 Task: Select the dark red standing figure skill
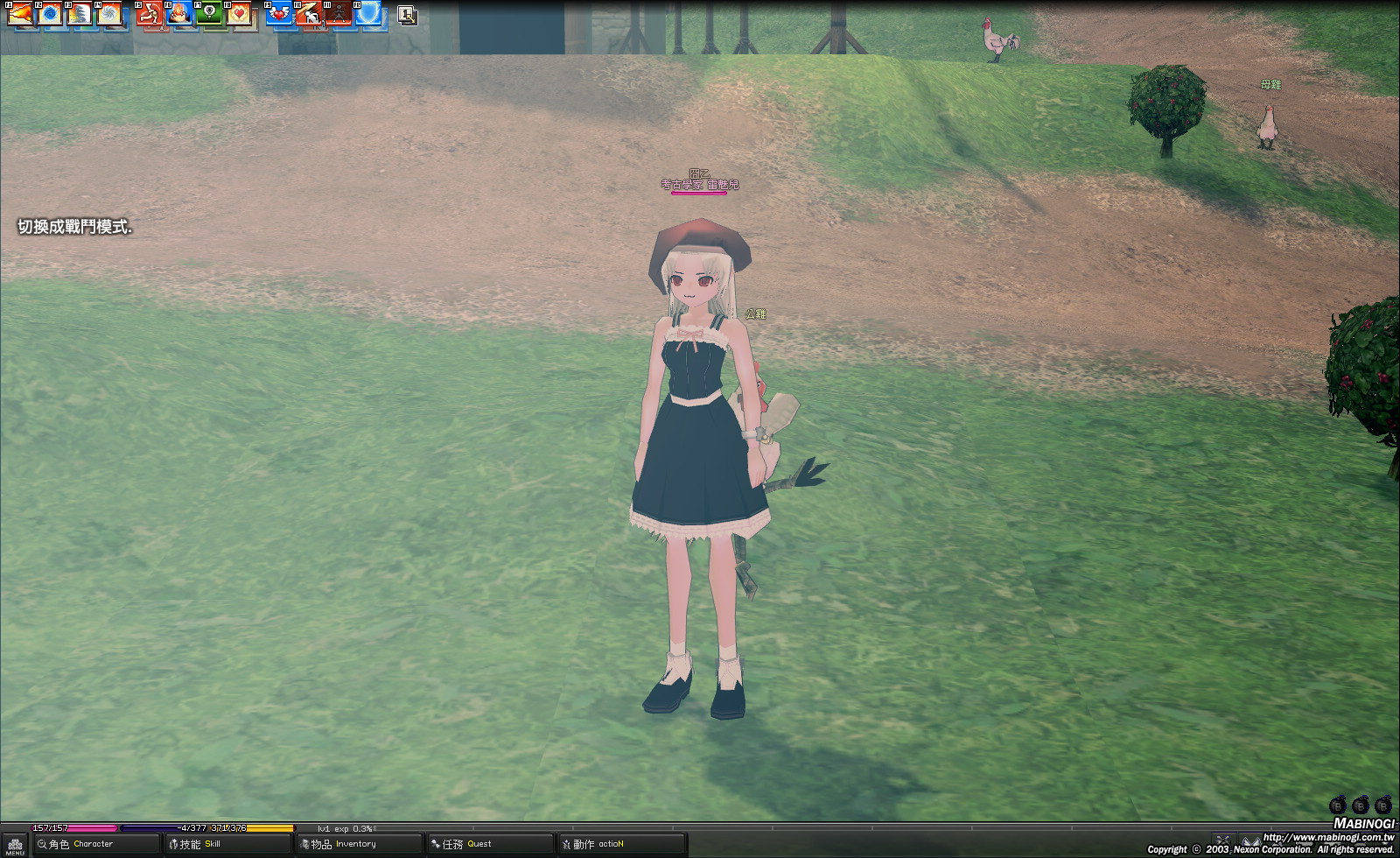click(339, 14)
